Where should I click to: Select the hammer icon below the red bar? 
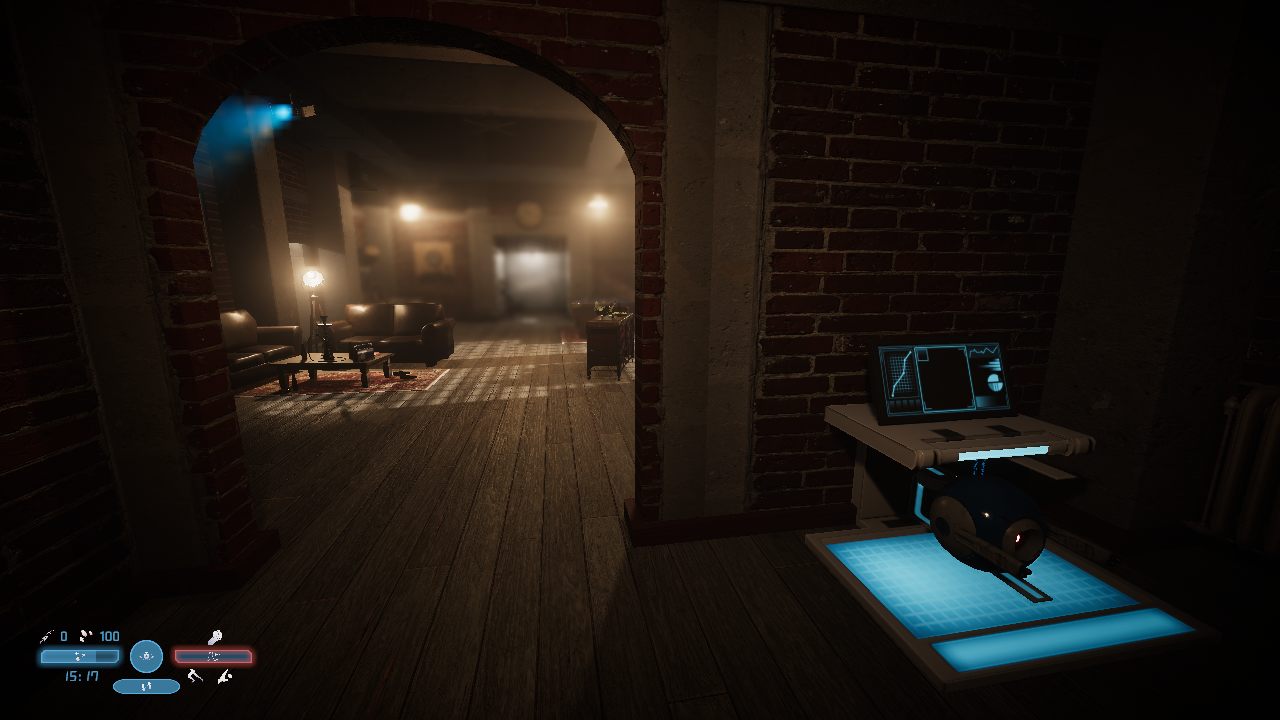[196, 676]
